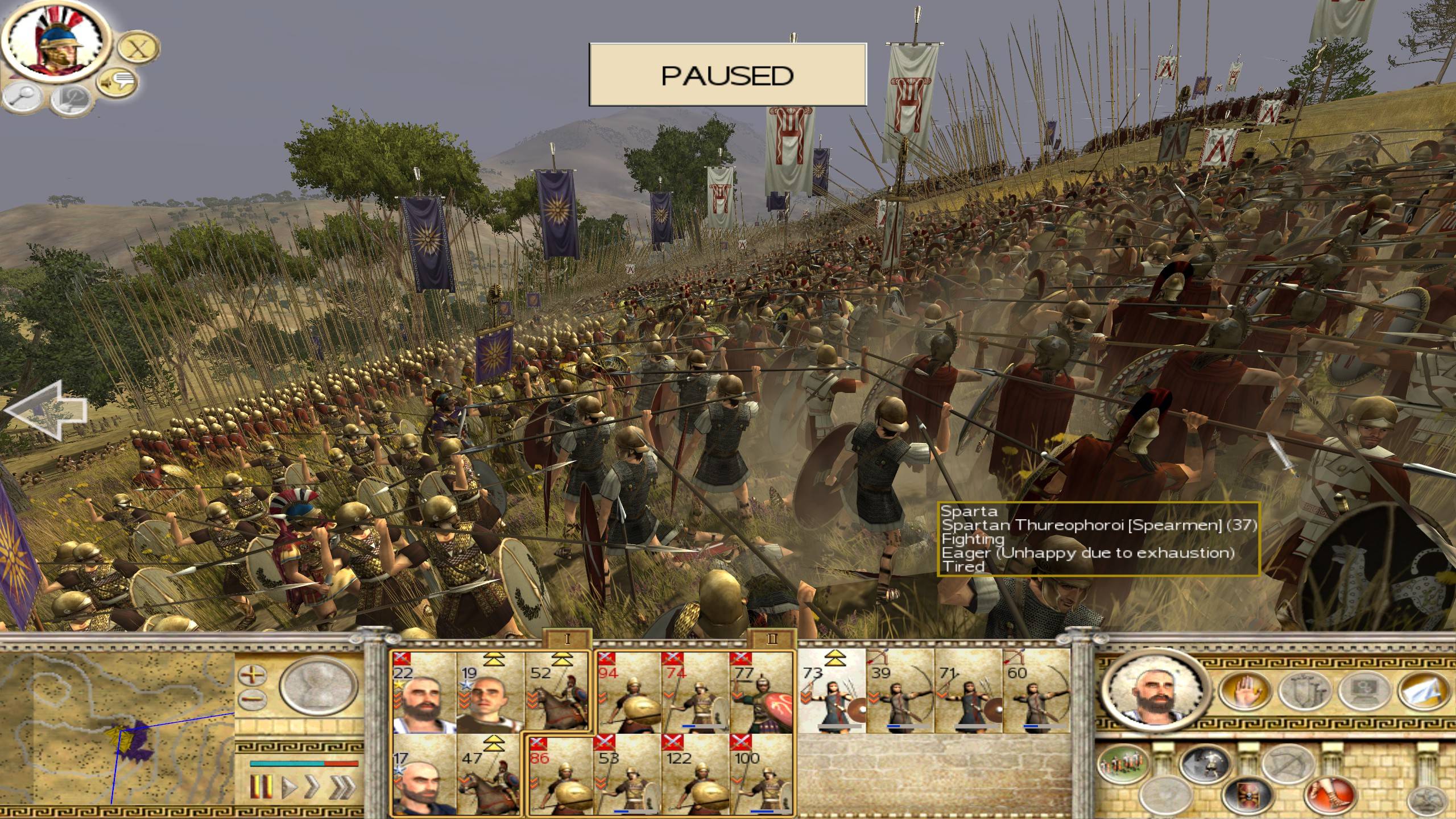Choose group tab II
The image size is (1456, 819).
772,639
